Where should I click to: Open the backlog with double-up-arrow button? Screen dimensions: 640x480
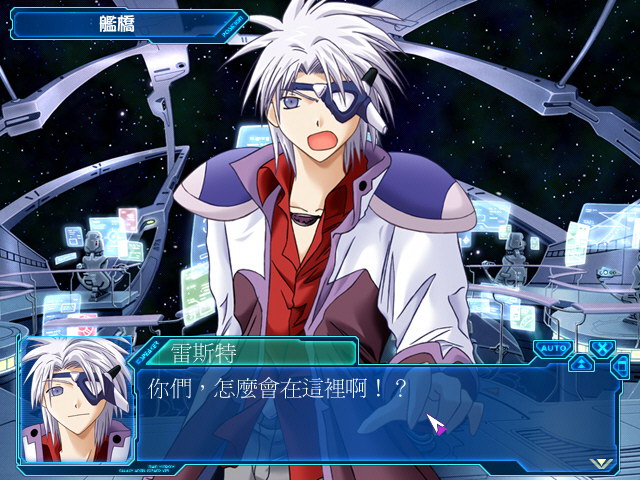(581, 363)
